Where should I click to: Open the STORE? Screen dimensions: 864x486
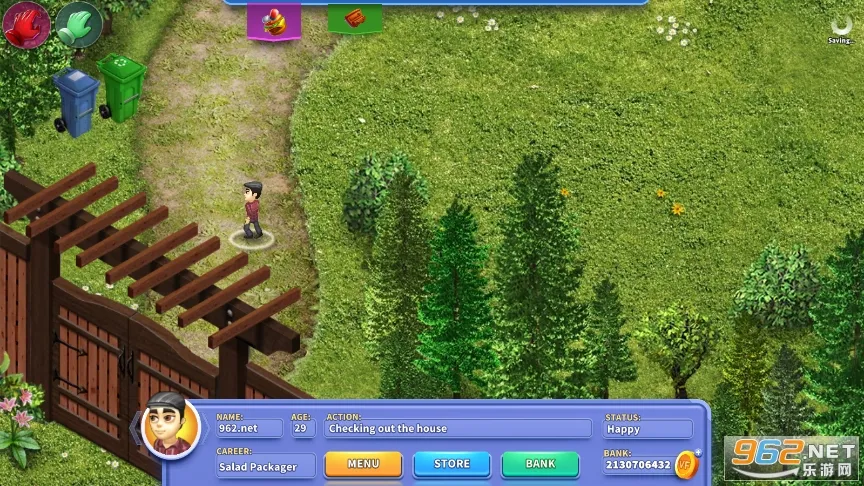click(x=452, y=464)
